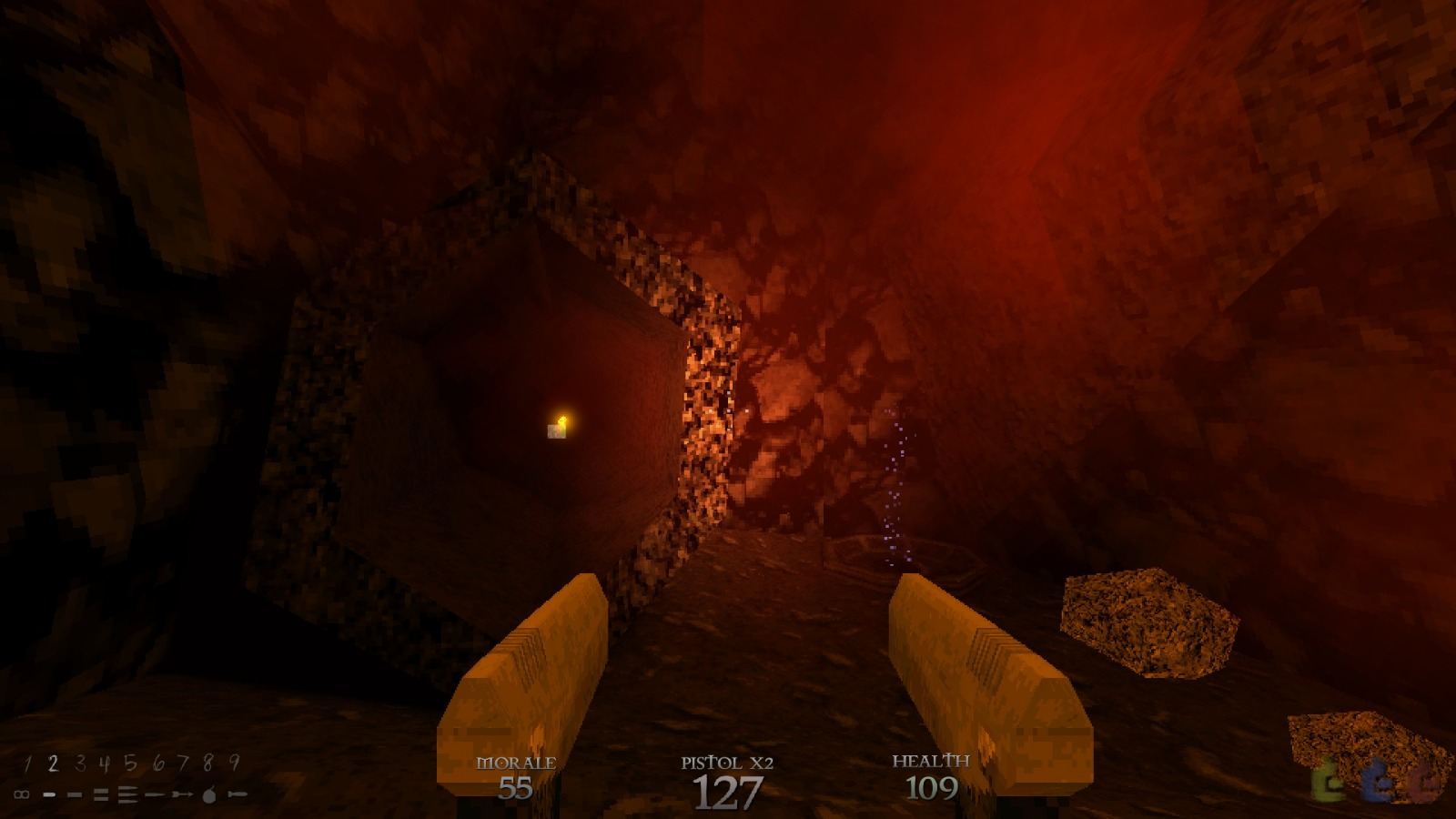Click the MORALE label on the HUD
Viewport: 1456px width, 819px height.
coord(517,762)
